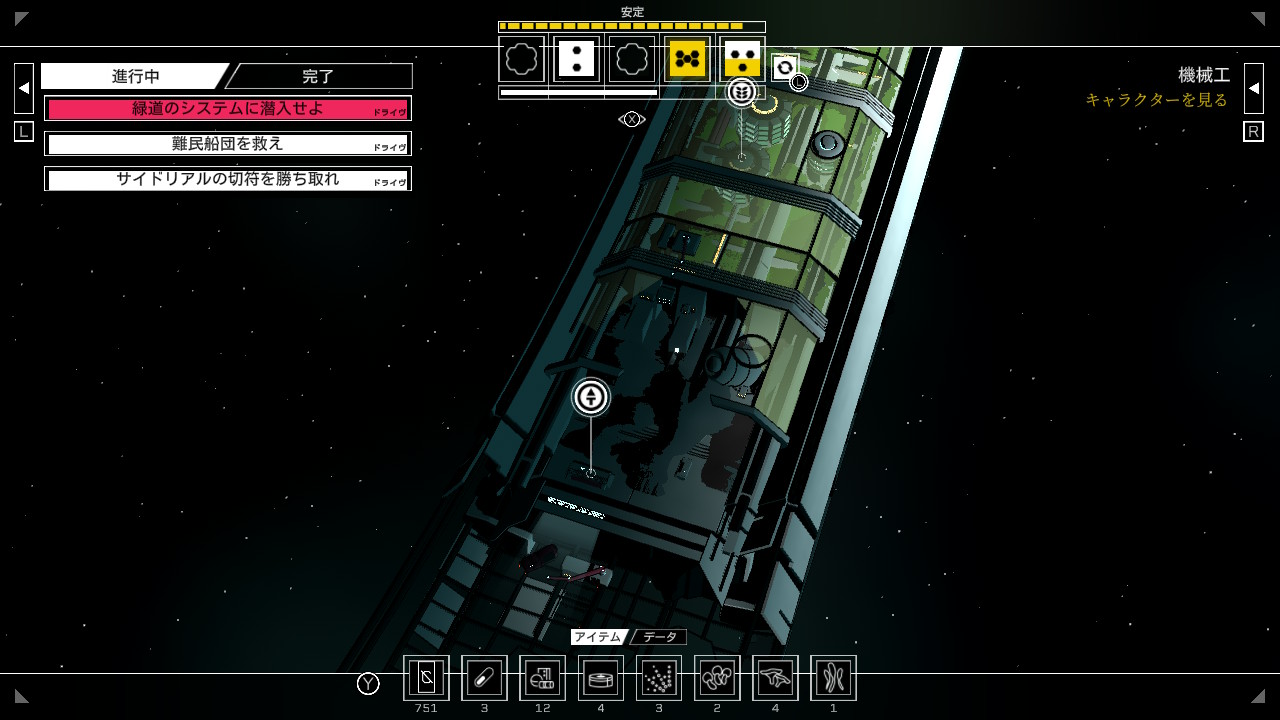Choose the pill capsule item slot
This screenshot has width=1280, height=720.
484,678
